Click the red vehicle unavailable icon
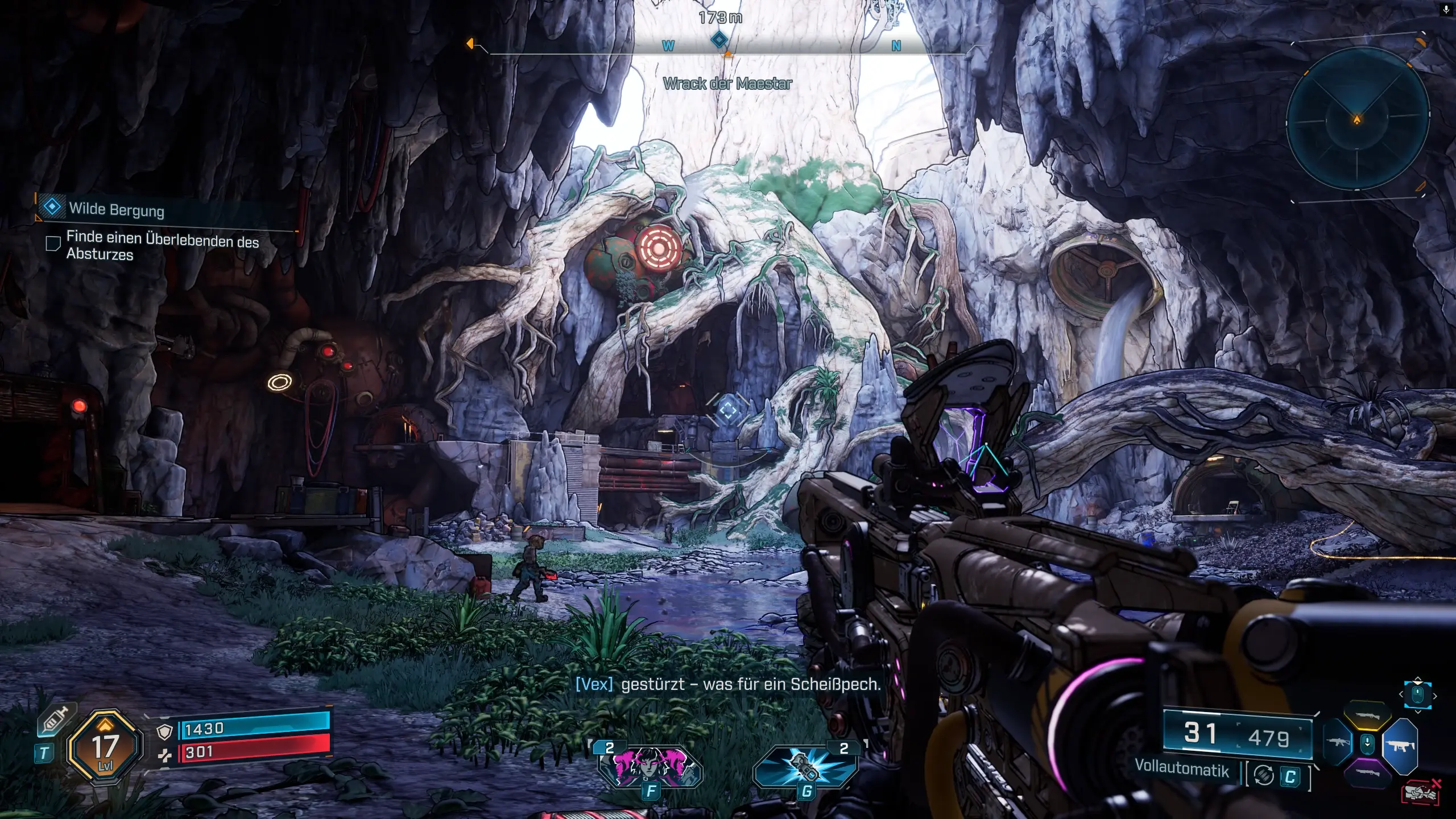 pyautogui.click(x=1422, y=793)
